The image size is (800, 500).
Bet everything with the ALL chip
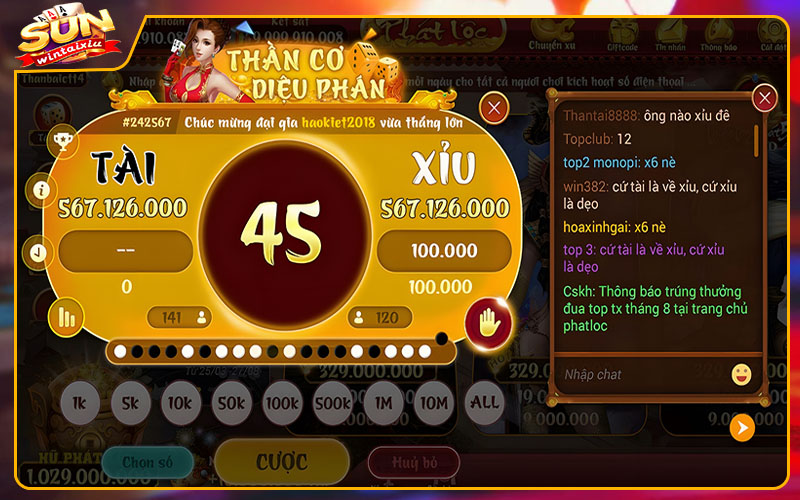click(485, 403)
